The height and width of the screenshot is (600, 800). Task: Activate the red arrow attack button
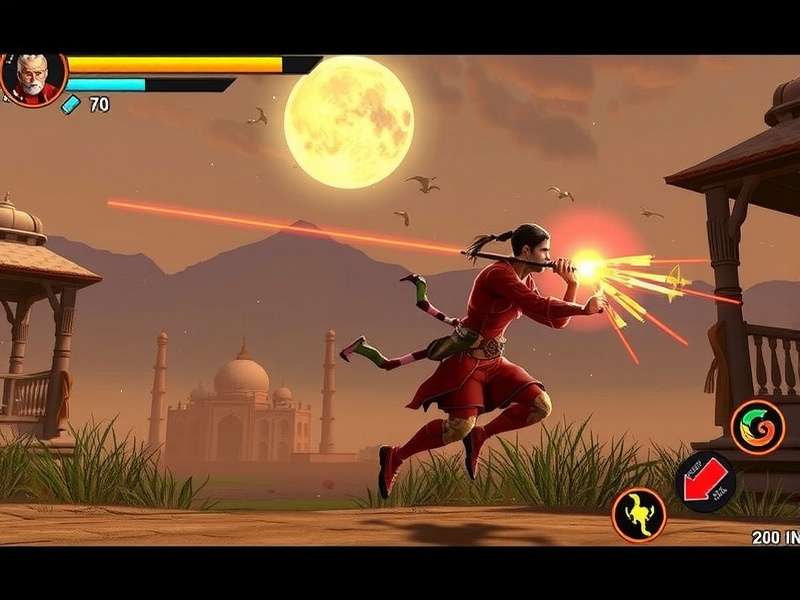pyautogui.click(x=705, y=482)
